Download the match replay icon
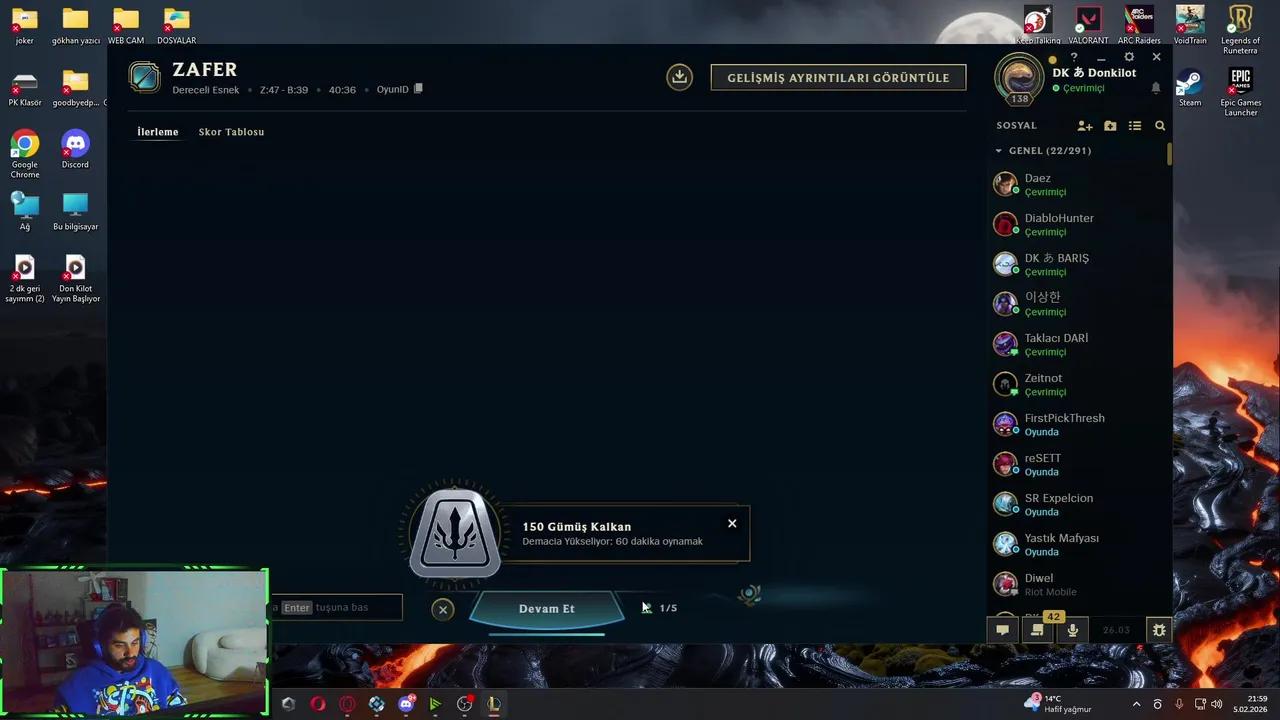The width and height of the screenshot is (1280, 720). pos(679,77)
